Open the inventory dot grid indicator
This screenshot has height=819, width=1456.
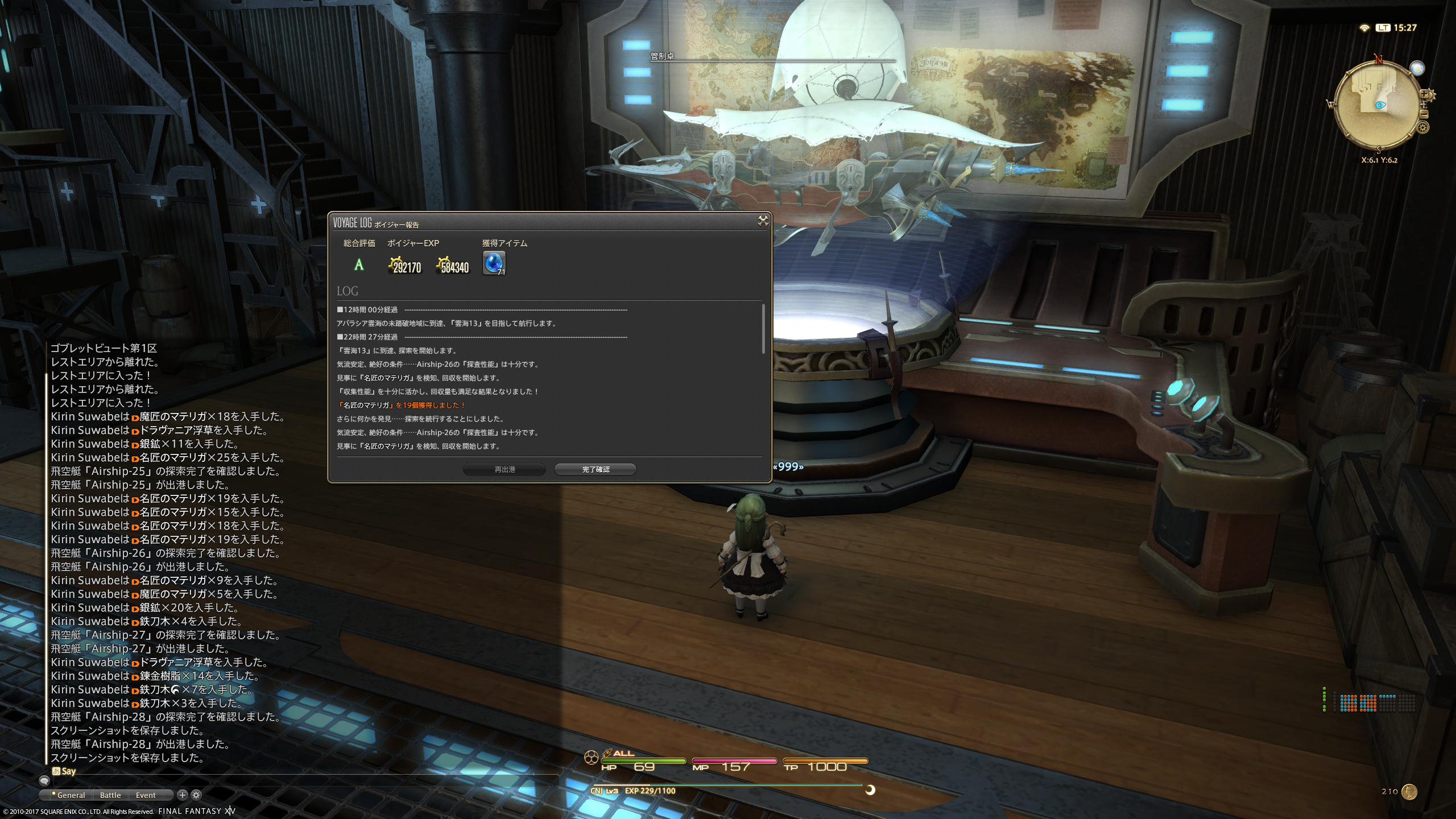[x=1367, y=703]
